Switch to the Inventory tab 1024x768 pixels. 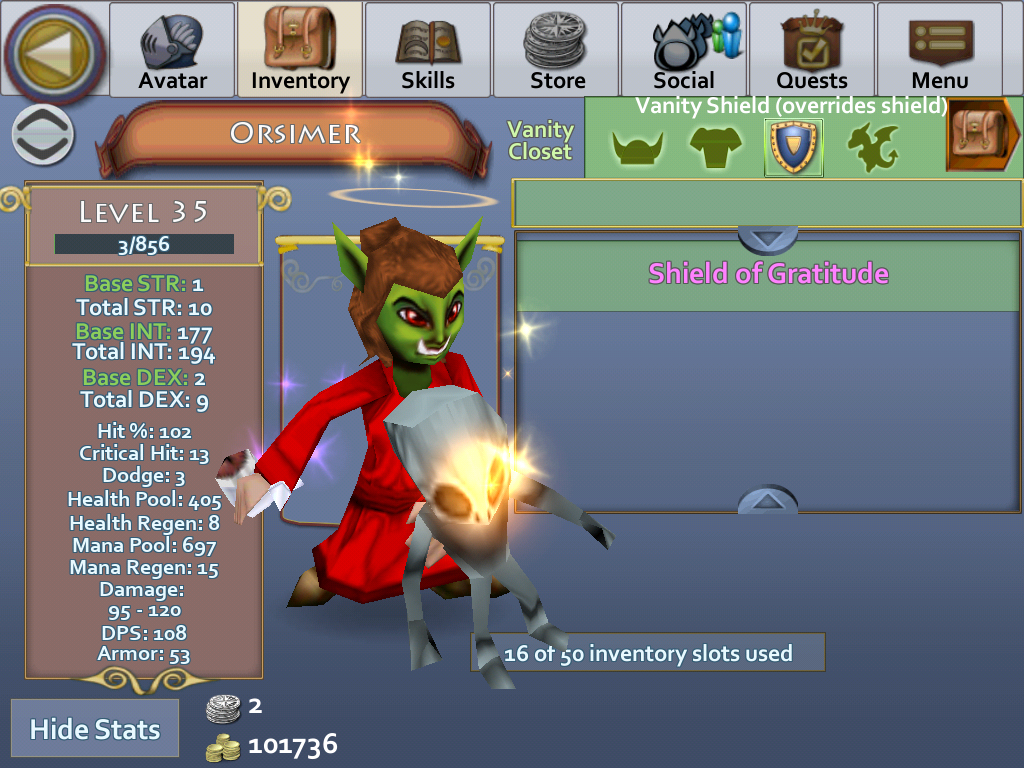coord(300,50)
